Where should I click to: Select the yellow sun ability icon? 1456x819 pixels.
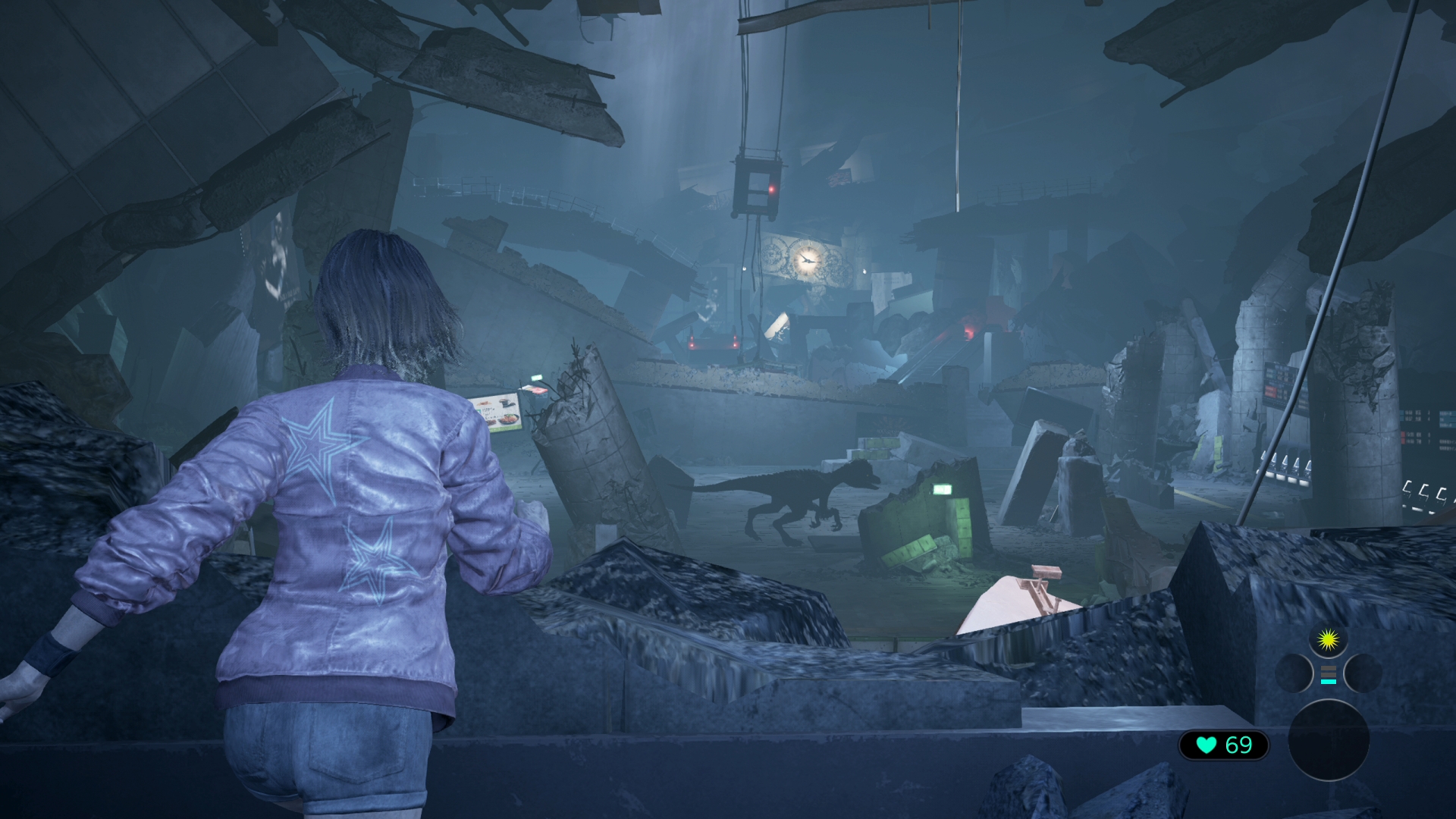[x=1329, y=639]
